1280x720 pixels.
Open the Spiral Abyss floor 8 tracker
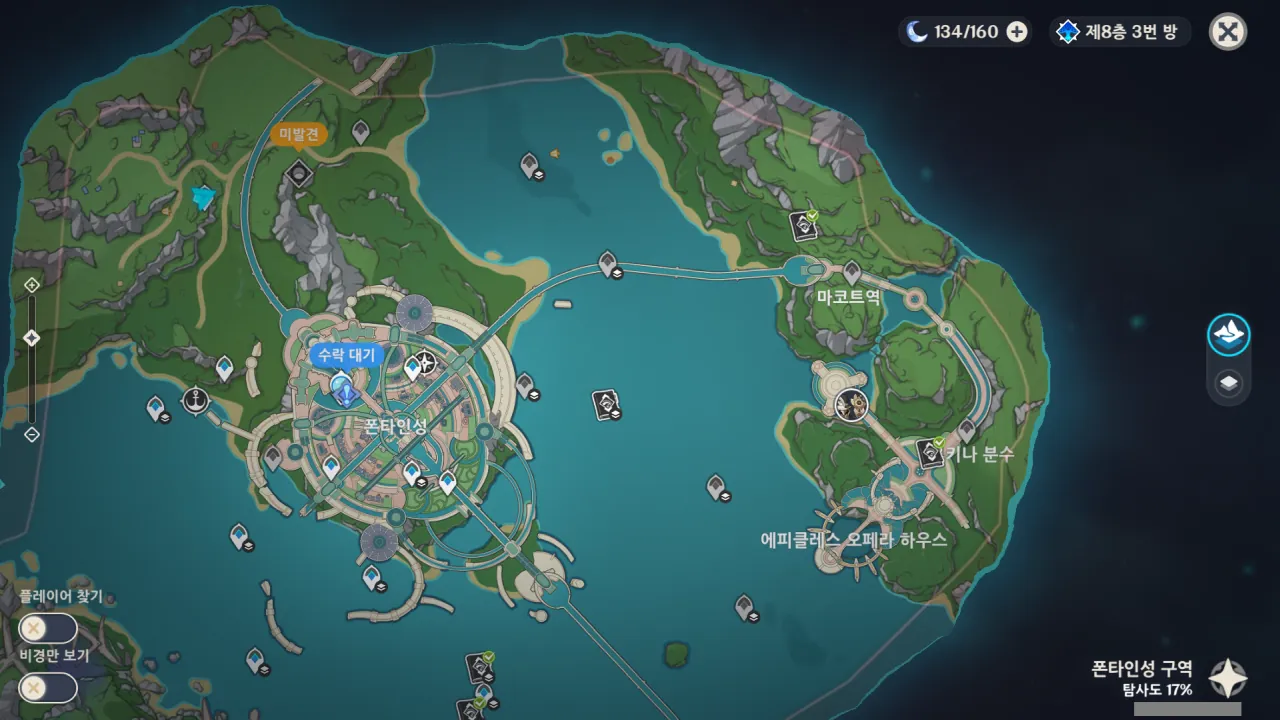pos(1119,32)
